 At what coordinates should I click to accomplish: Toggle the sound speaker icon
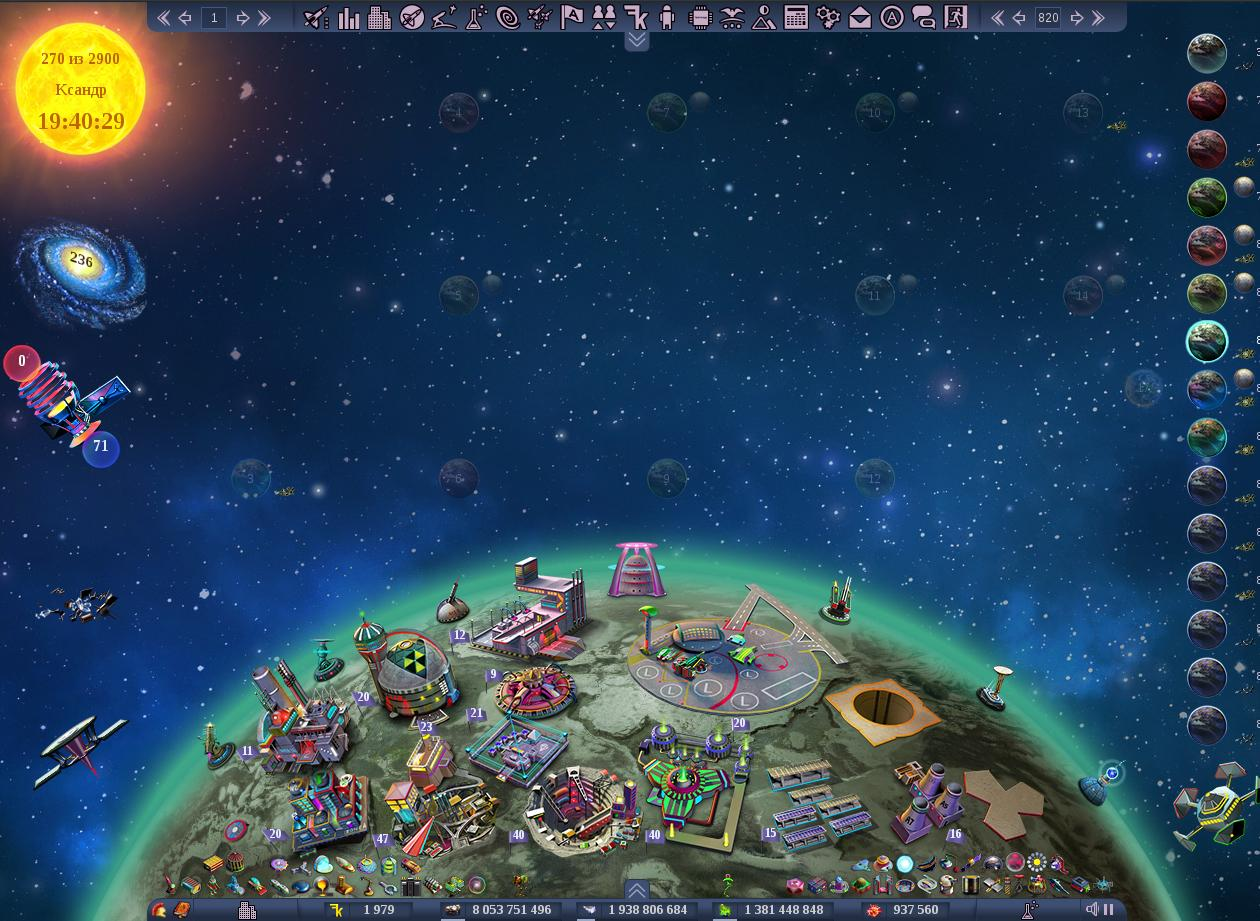[x=1091, y=909]
